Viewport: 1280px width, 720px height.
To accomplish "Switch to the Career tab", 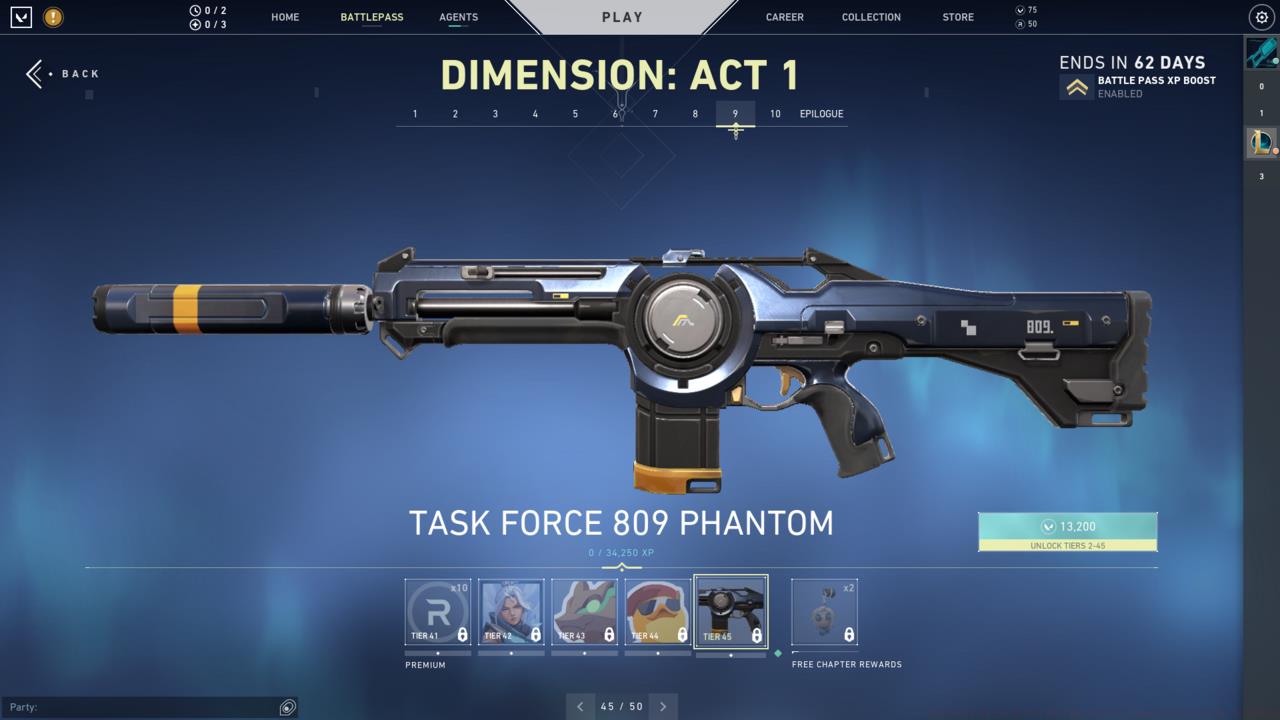I will 784,17.
